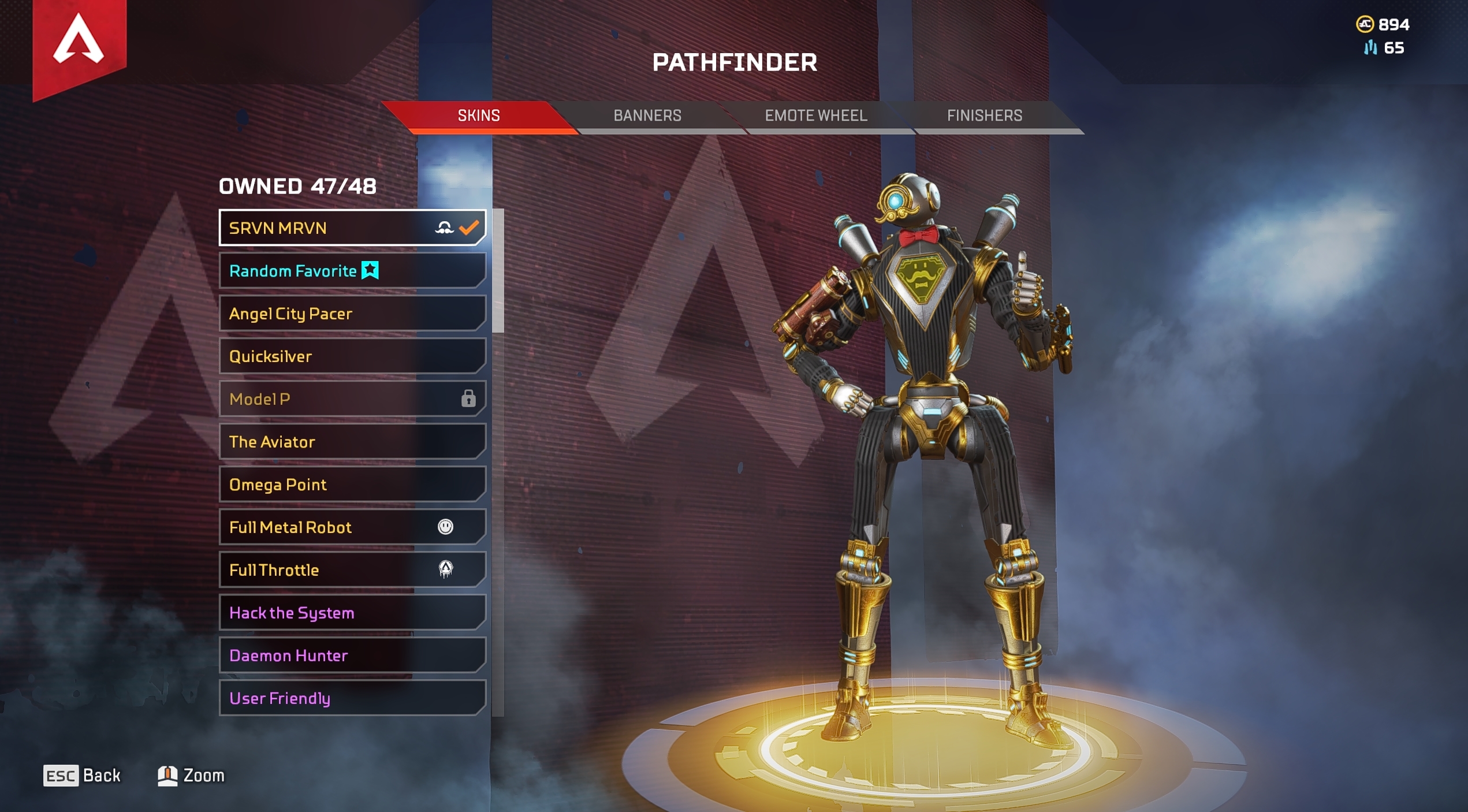Click the skin list scrollbar
Image resolution: width=1468 pixels, height=812 pixels.
click(498, 271)
